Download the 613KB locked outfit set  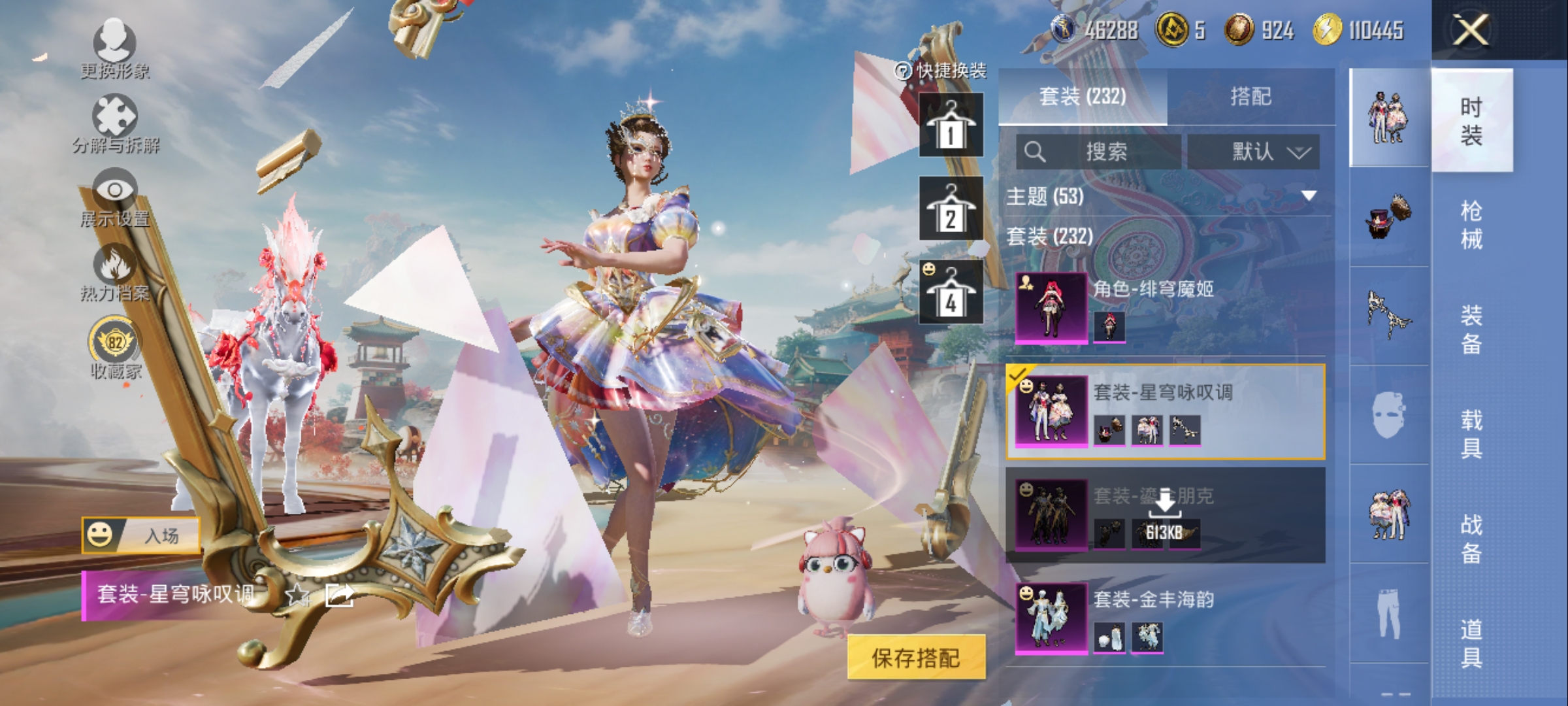coord(1166,515)
